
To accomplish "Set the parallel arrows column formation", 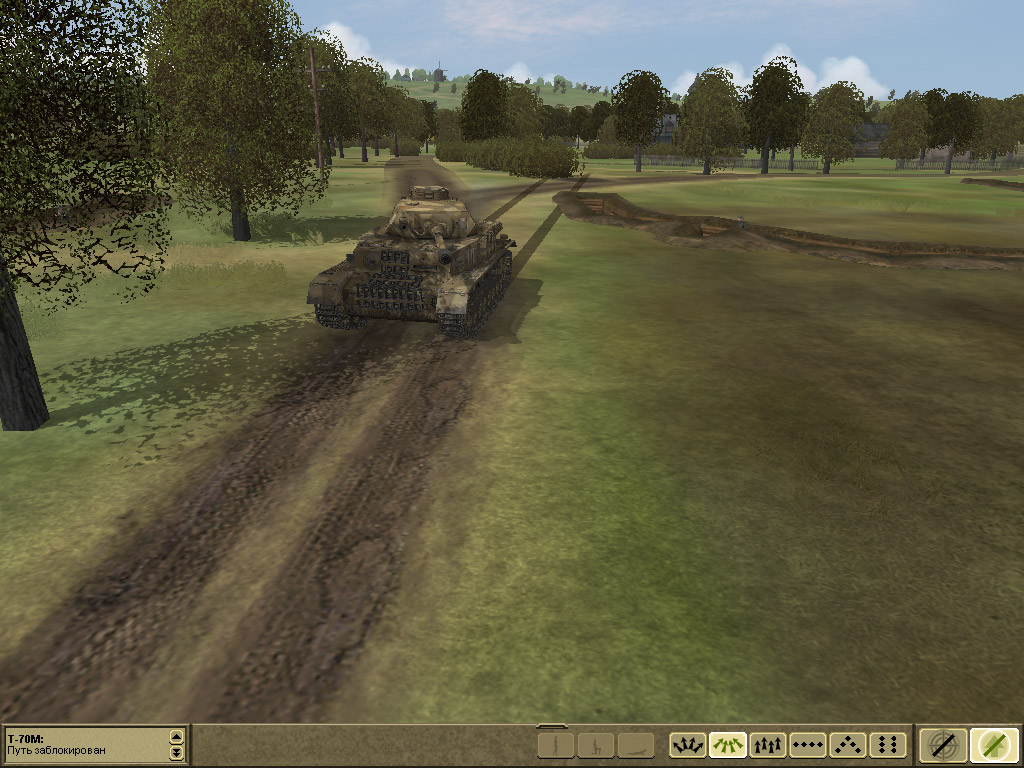I will 768,745.
